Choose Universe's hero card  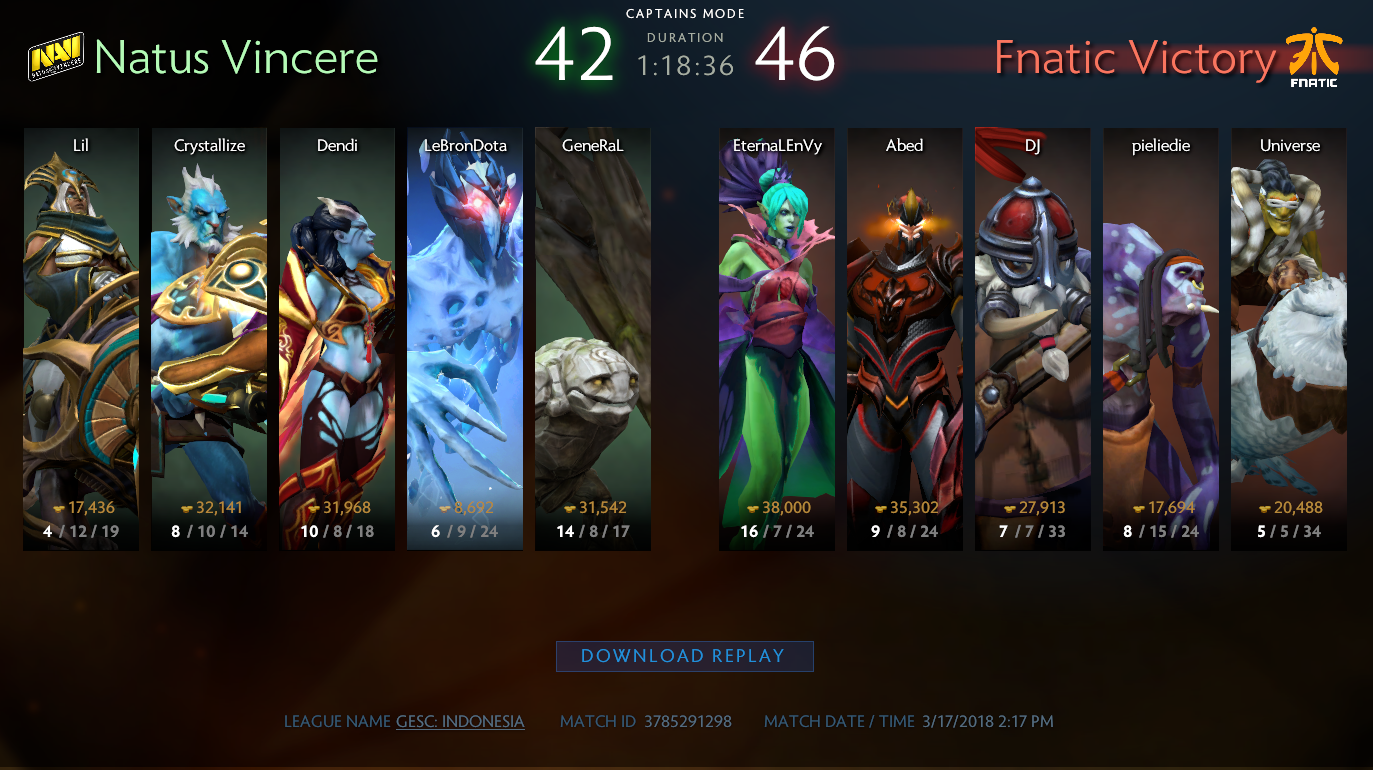coord(1289,338)
